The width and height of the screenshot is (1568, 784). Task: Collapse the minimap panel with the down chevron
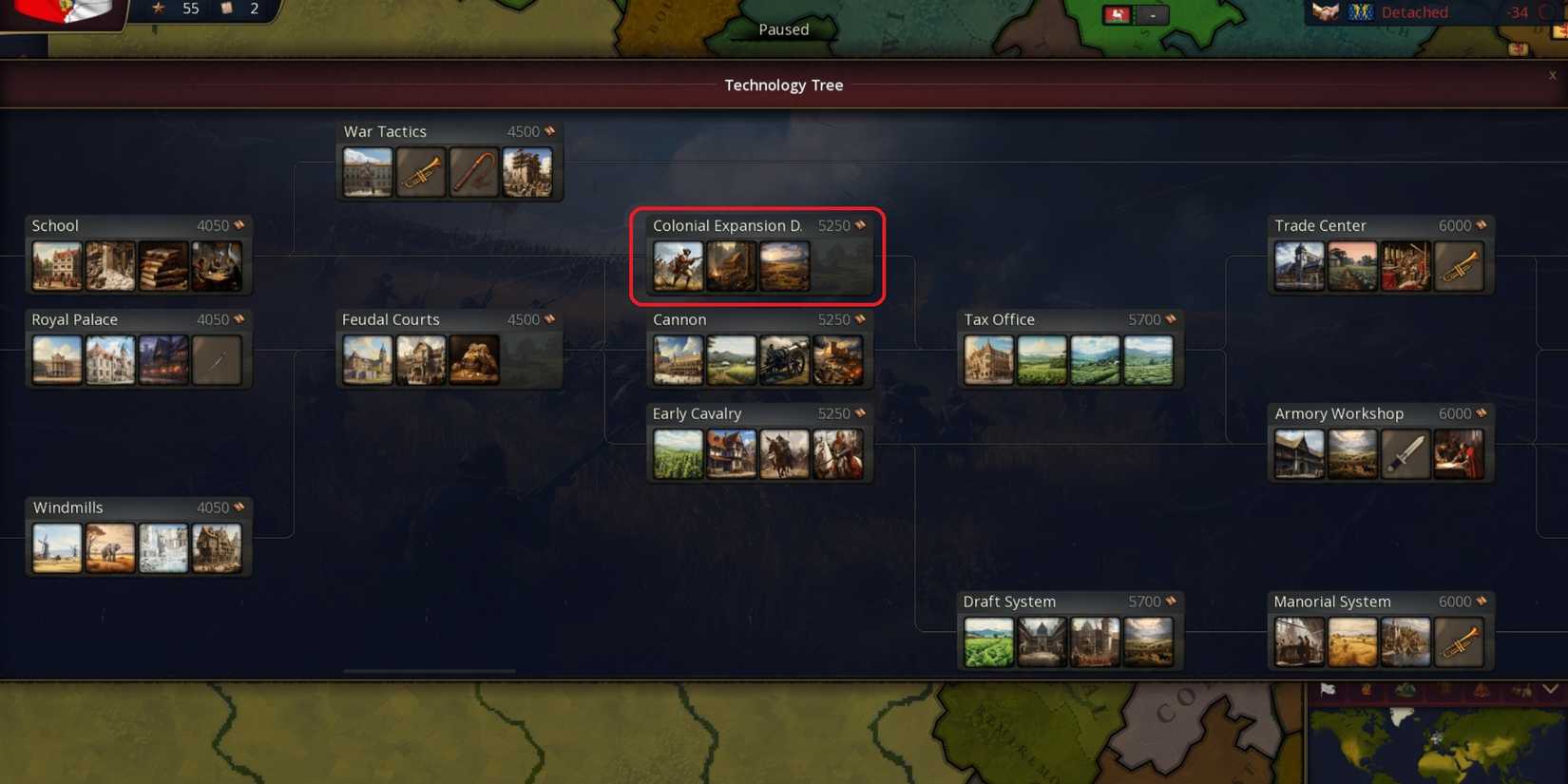tap(1552, 691)
